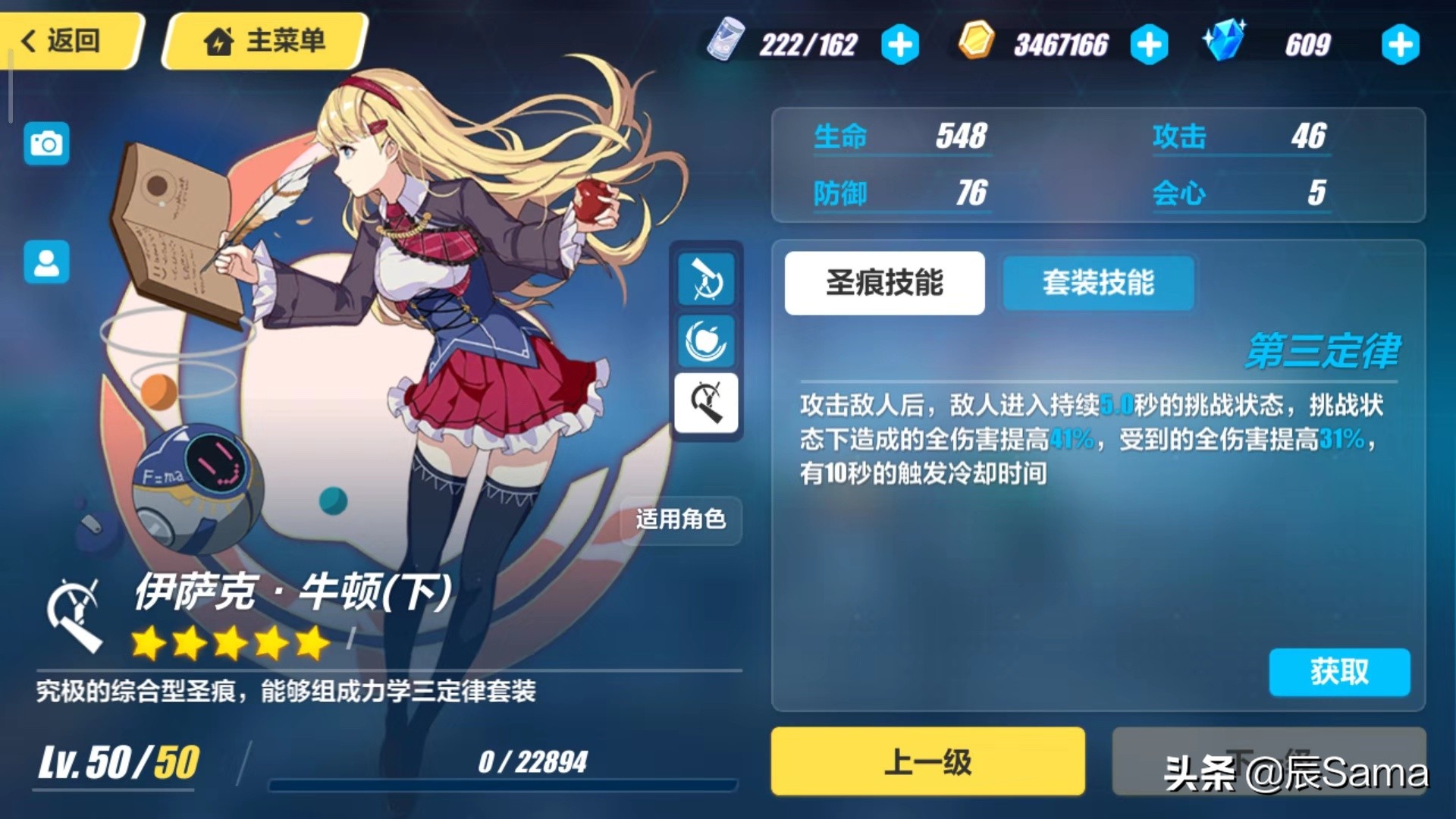This screenshot has height=819, width=1456.
Task: Select the apple stigmata slot icon
Action: pos(707,340)
